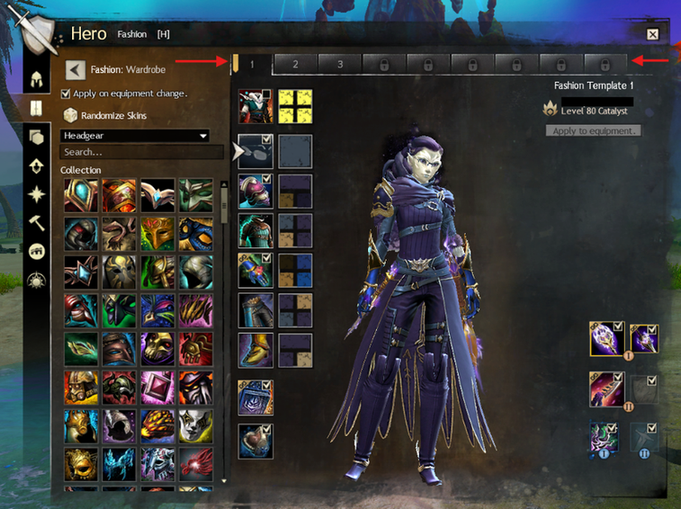Open the hammer crafting tab in sidebar
681x509 pixels.
pyautogui.click(x=36, y=222)
